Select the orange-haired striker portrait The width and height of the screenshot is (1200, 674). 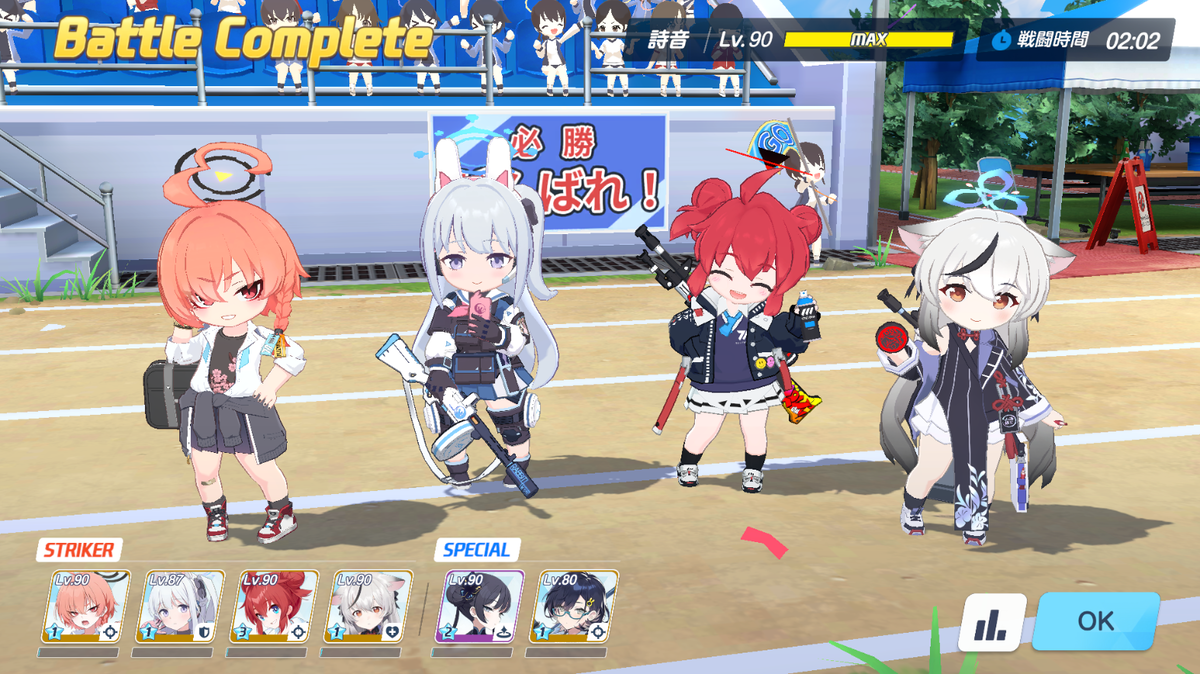coord(86,606)
